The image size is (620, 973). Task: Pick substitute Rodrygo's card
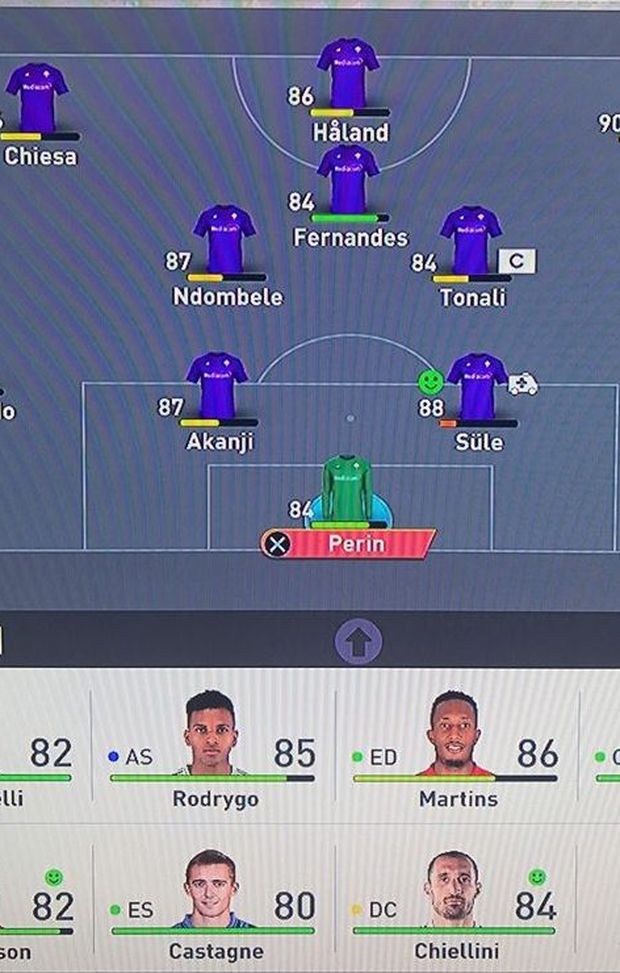coord(213,748)
